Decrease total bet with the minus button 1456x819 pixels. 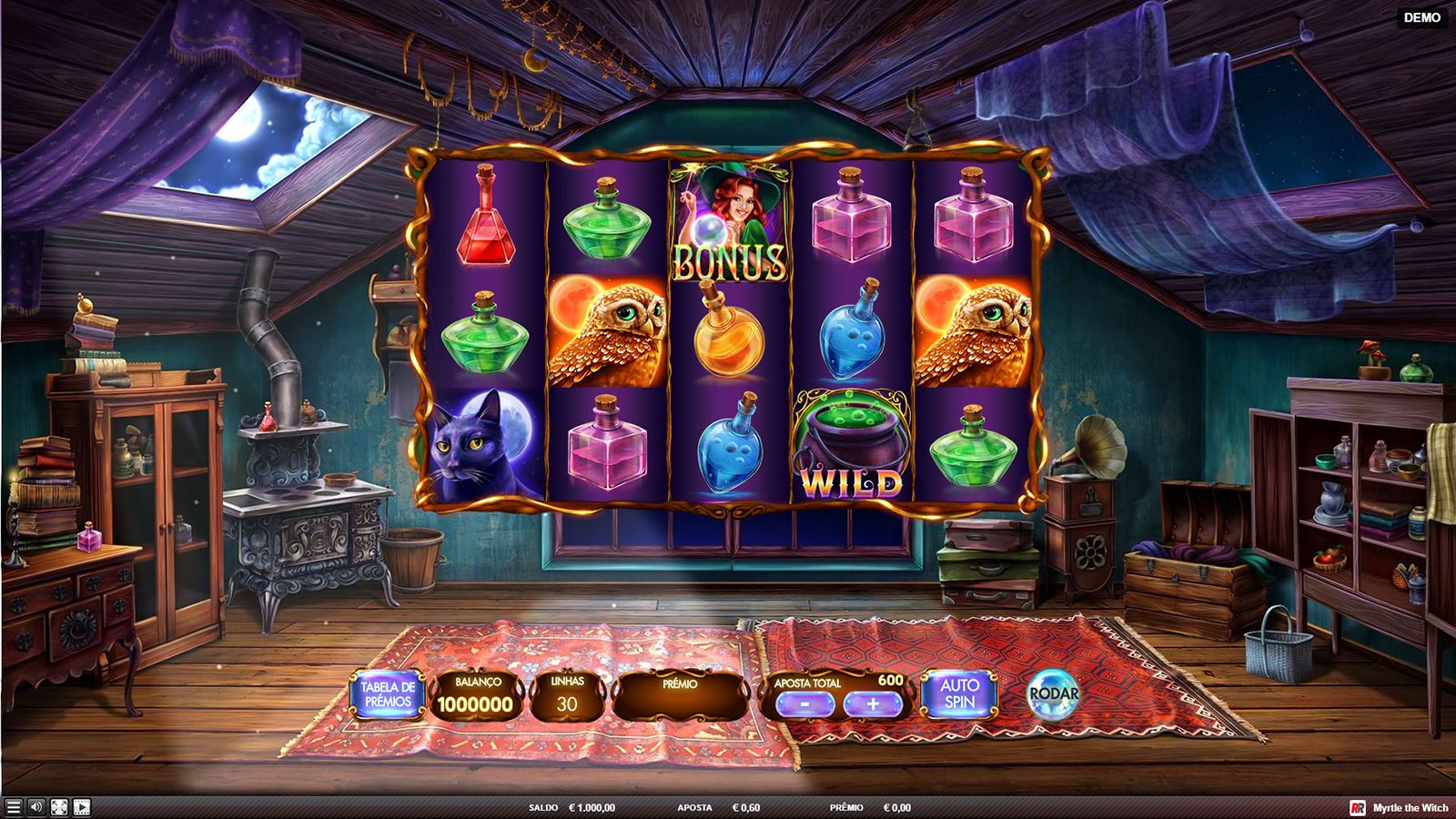point(805,704)
